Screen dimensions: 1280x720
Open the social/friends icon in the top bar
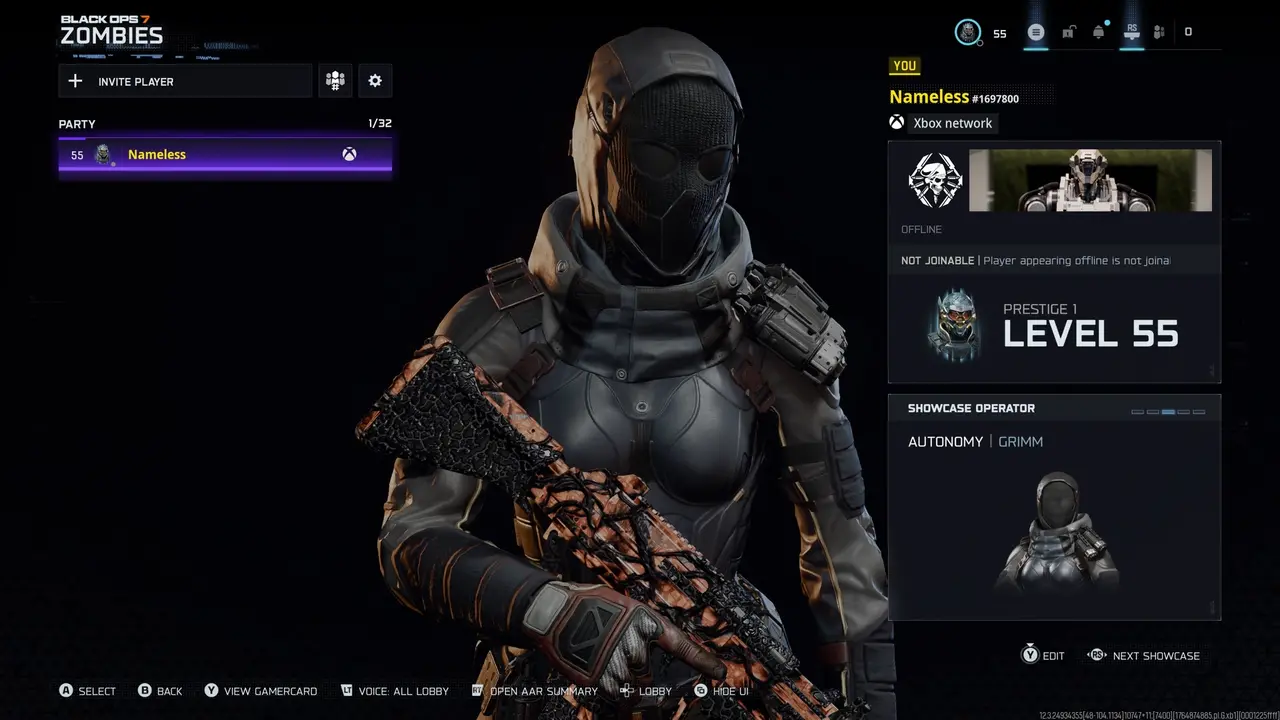[x=1159, y=31]
